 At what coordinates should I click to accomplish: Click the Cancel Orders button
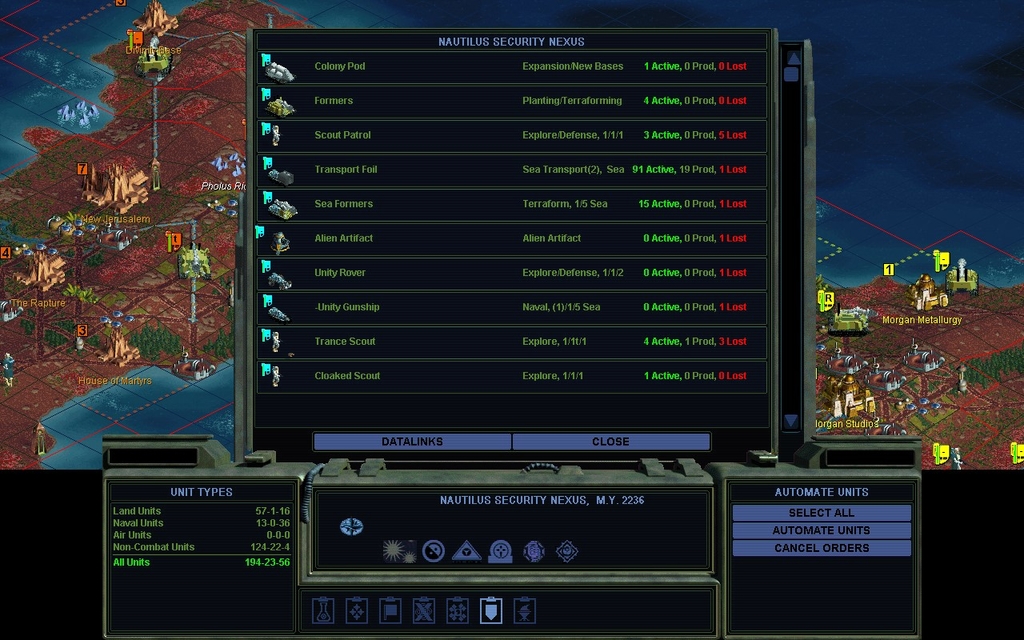[821, 548]
